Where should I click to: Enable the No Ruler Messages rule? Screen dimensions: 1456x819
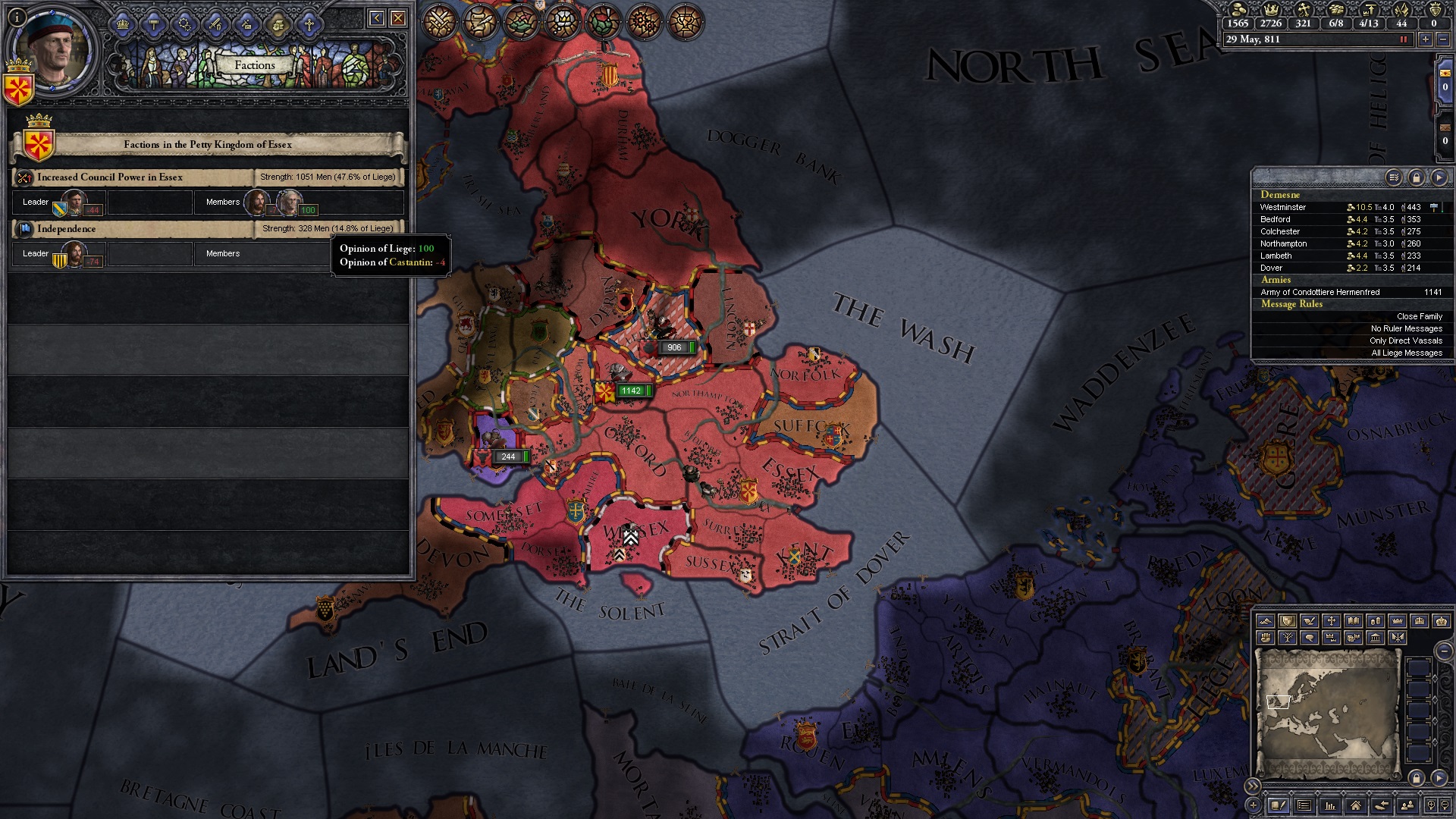tap(1407, 328)
